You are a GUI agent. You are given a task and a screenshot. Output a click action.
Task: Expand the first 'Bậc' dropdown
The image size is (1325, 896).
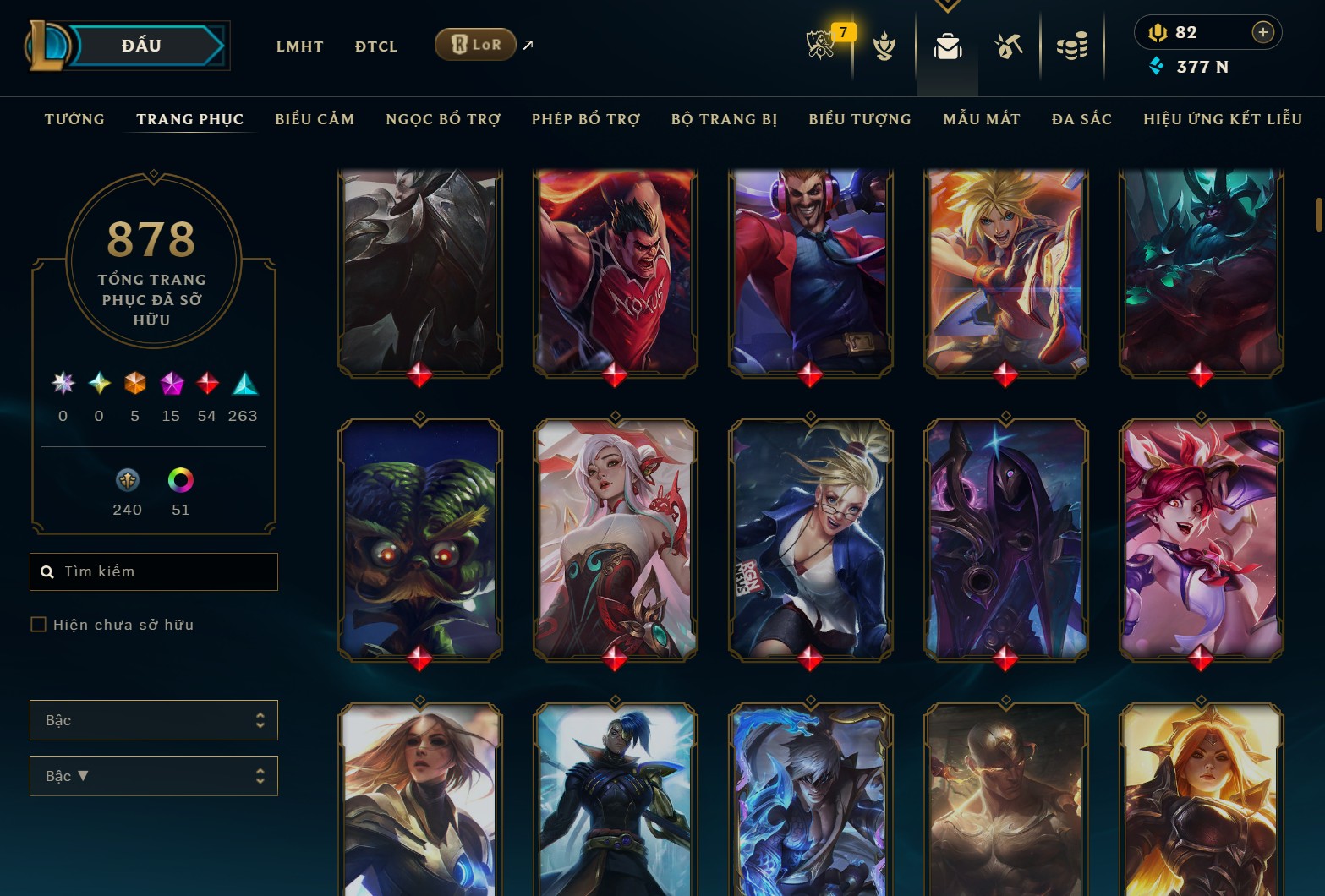tap(153, 719)
